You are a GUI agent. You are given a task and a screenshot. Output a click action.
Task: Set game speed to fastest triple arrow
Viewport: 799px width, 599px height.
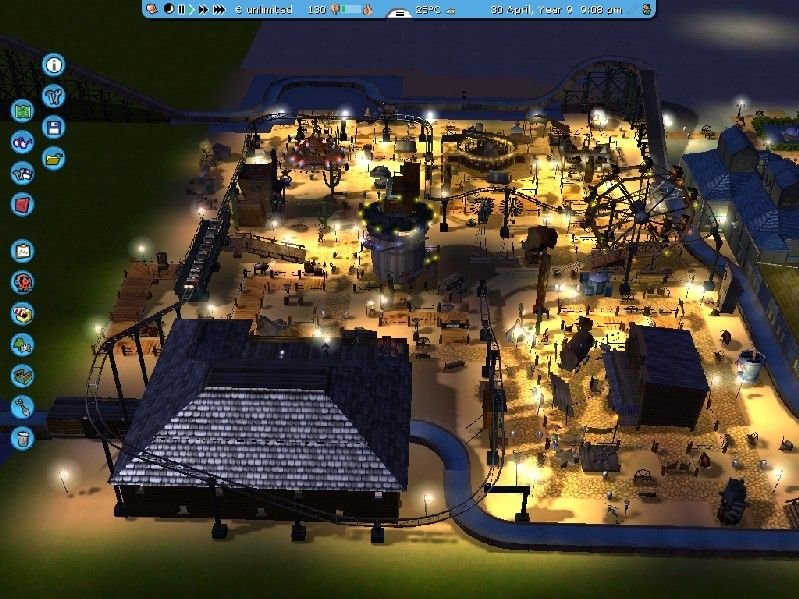point(217,9)
